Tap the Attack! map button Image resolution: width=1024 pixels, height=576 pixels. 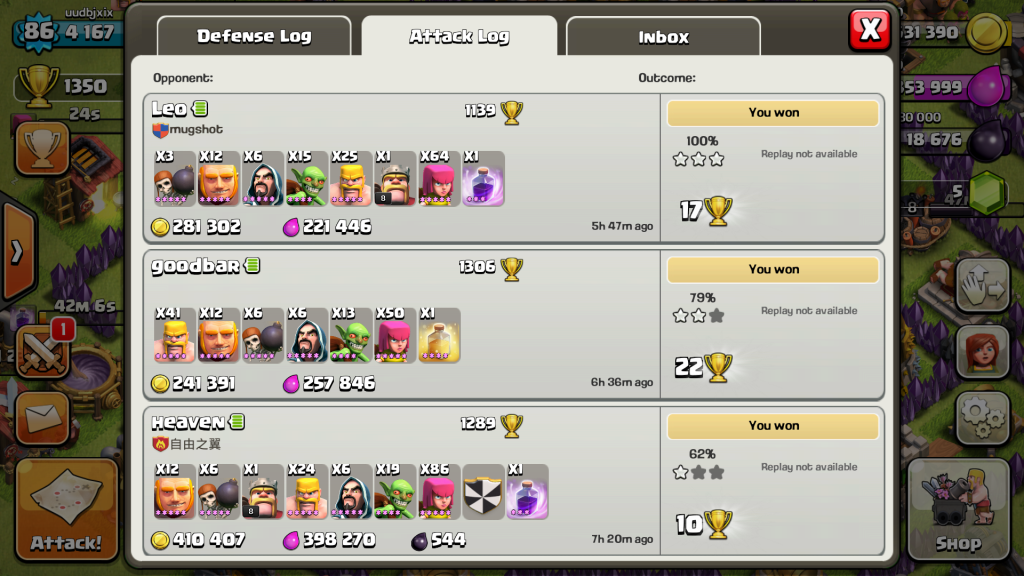coord(66,510)
